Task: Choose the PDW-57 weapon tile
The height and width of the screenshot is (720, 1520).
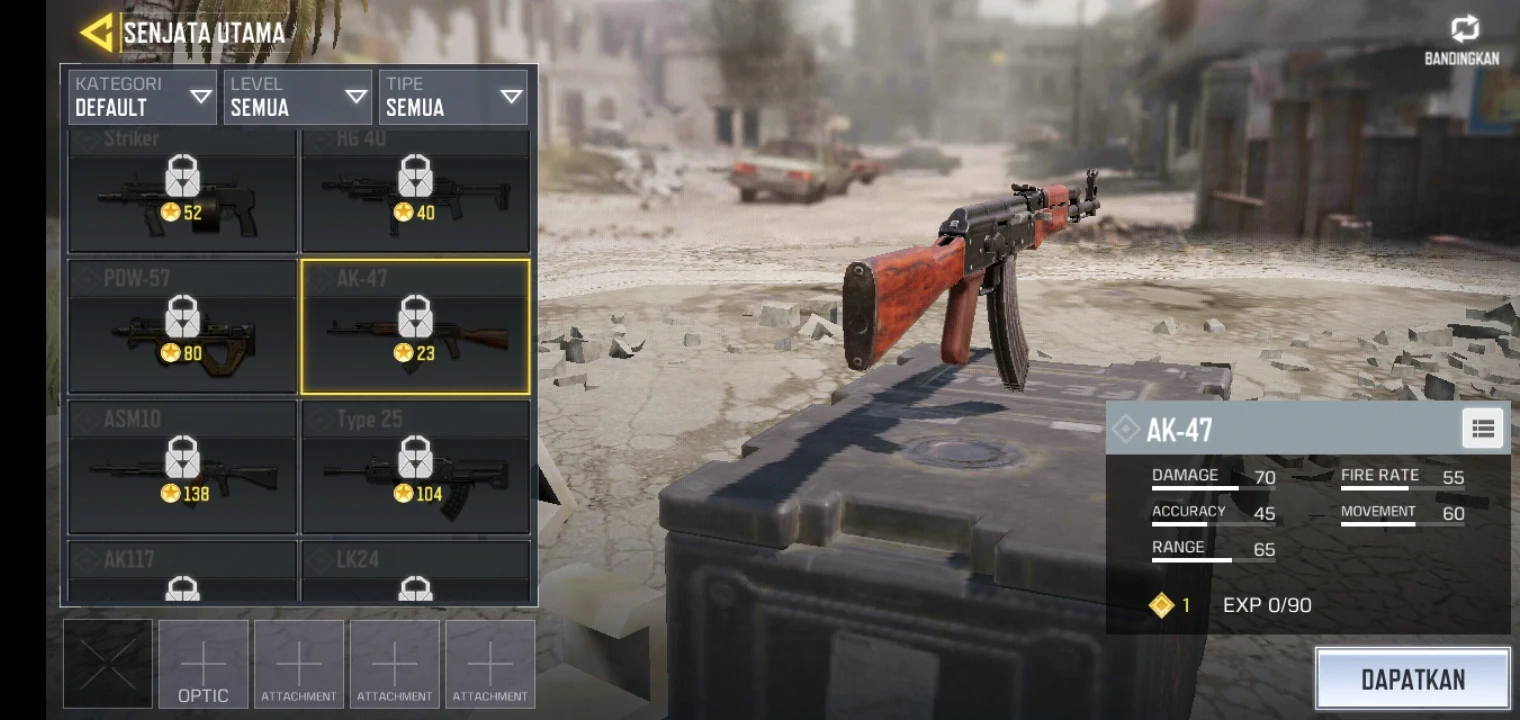Action: [182, 327]
